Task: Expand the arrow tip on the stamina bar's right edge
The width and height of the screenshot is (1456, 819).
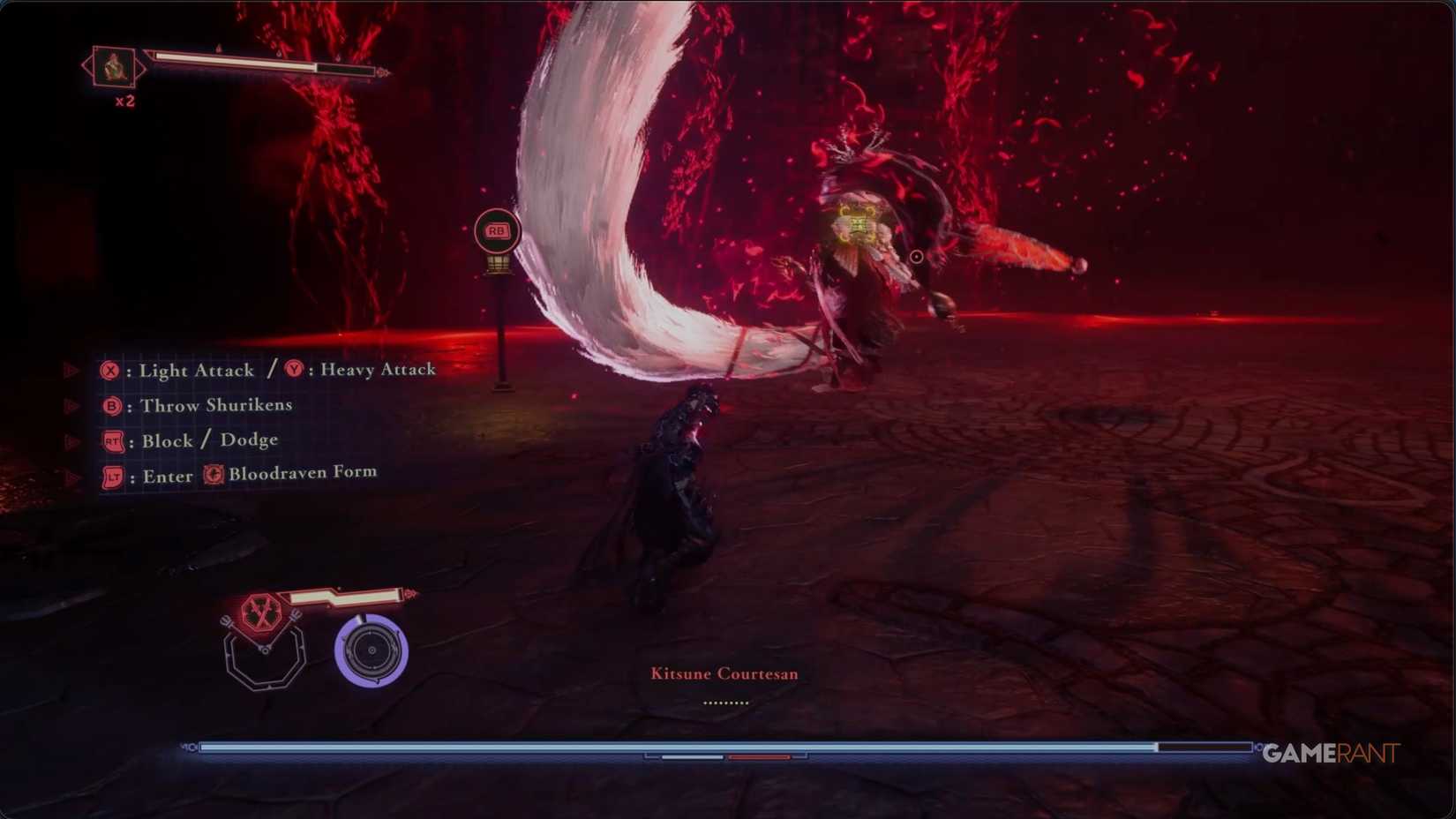Action: pyautogui.click(x=409, y=596)
